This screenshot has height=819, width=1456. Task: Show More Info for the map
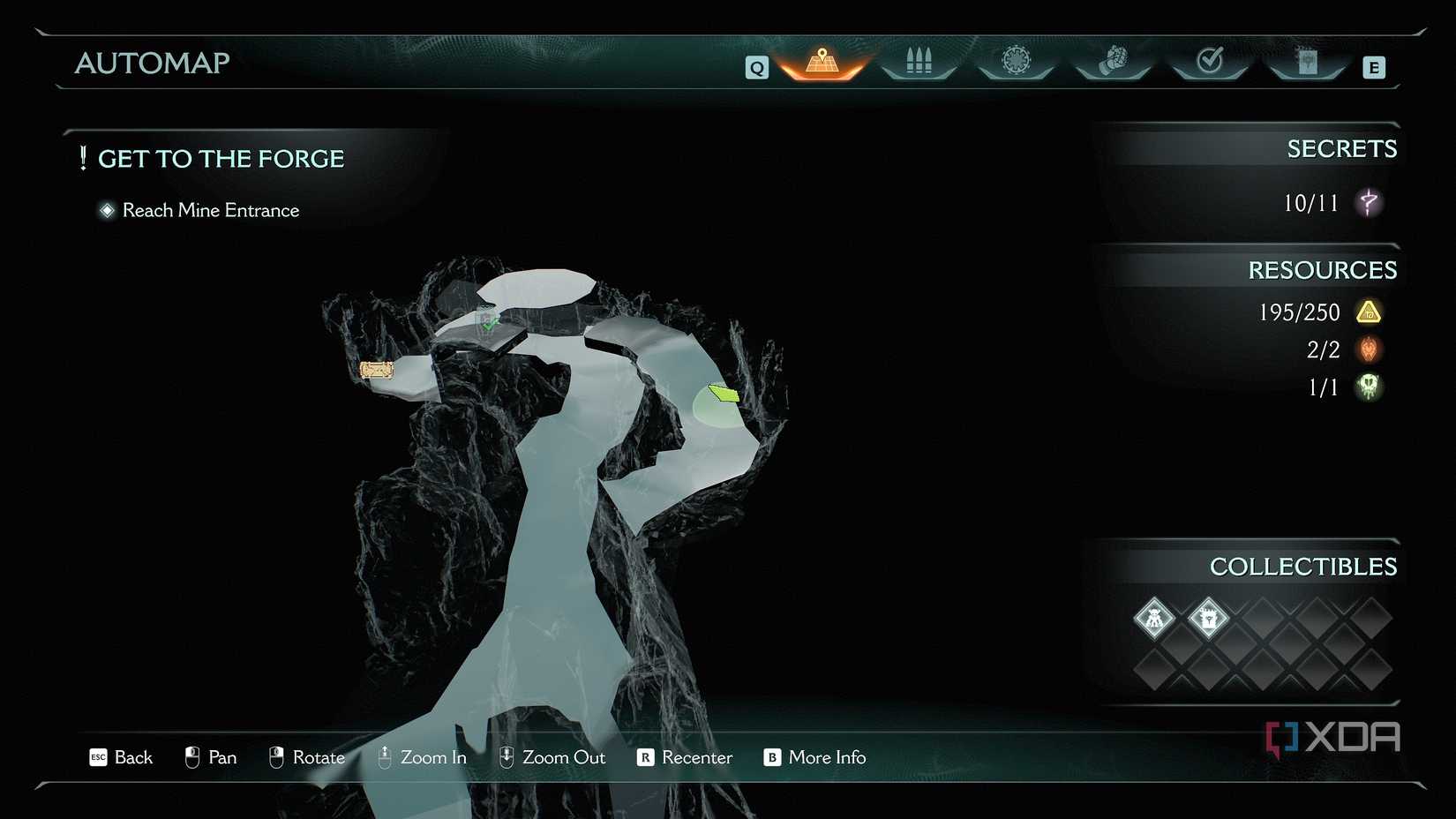(814, 757)
